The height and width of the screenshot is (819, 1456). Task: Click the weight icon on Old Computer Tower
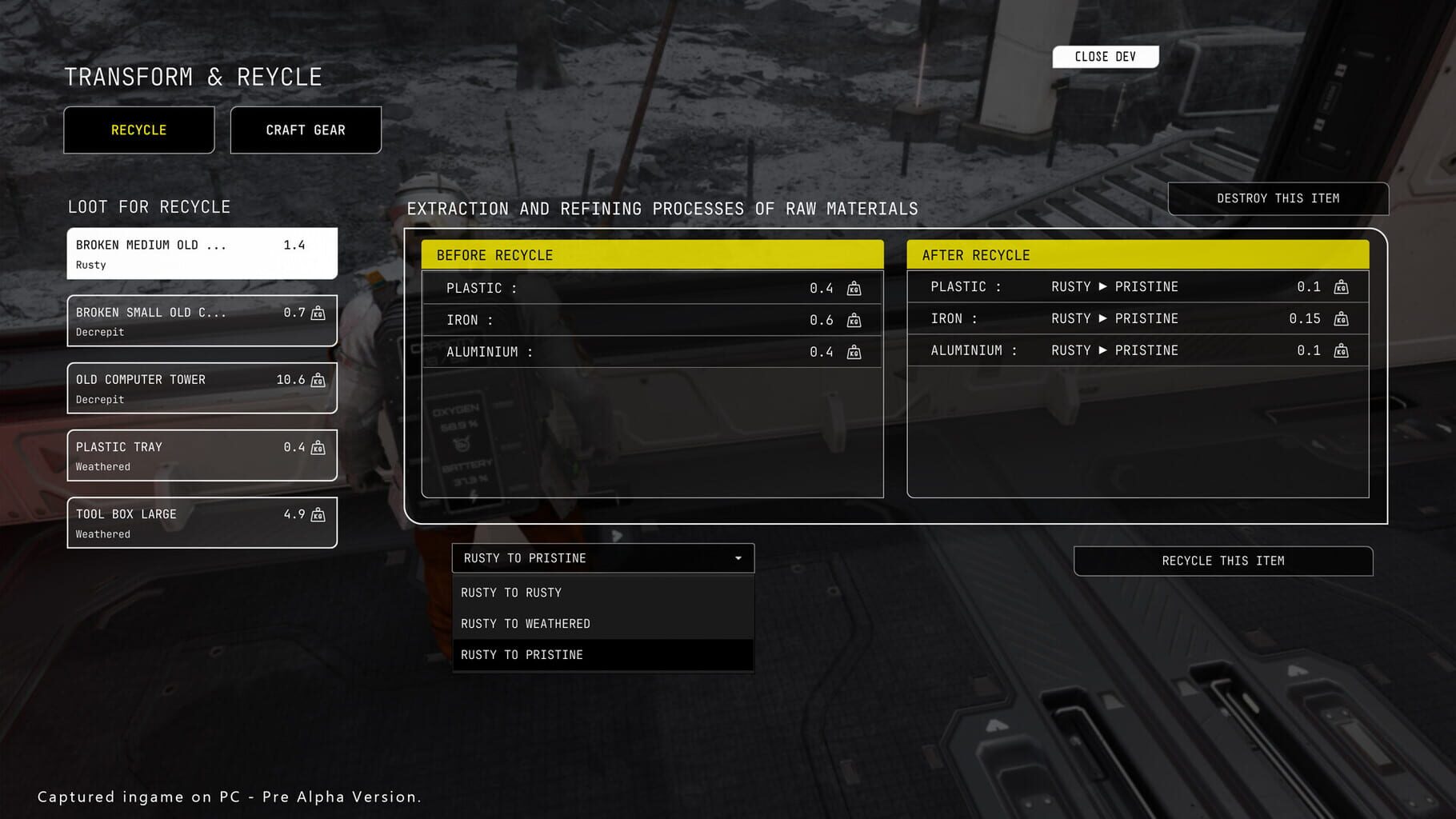click(x=318, y=381)
